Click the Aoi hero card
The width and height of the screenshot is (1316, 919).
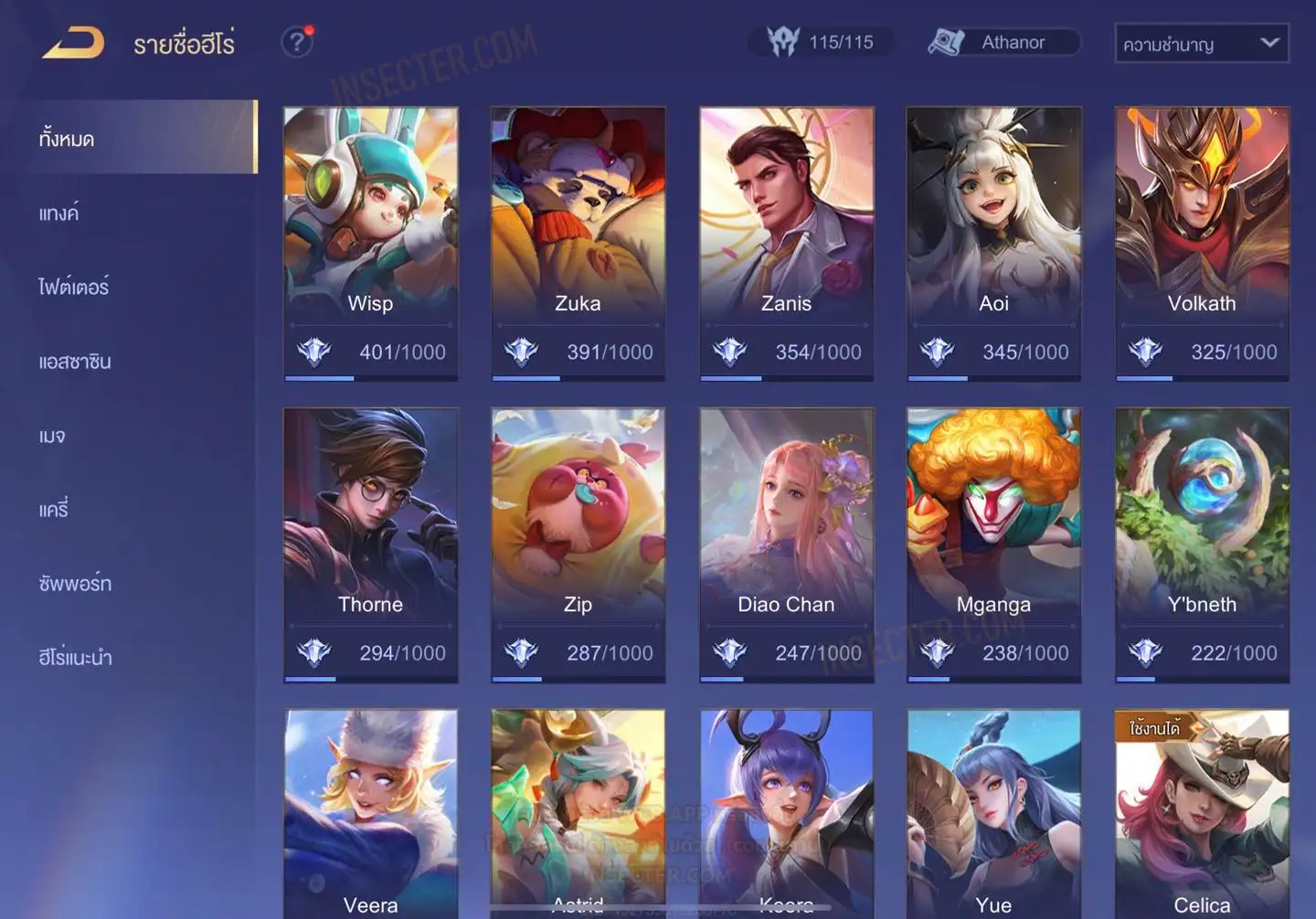click(x=993, y=242)
